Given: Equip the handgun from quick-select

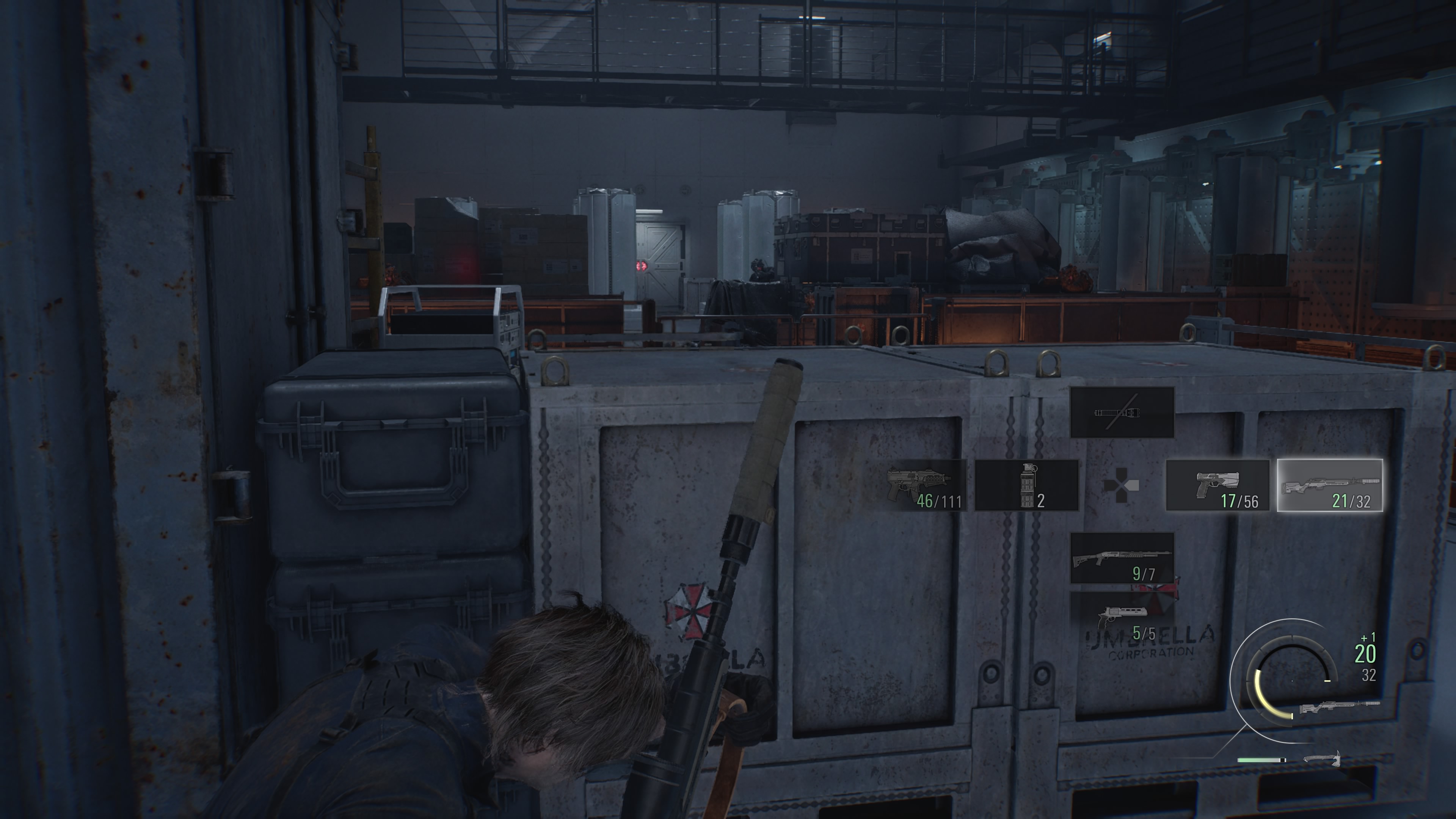Looking at the screenshot, I should (1218, 485).
